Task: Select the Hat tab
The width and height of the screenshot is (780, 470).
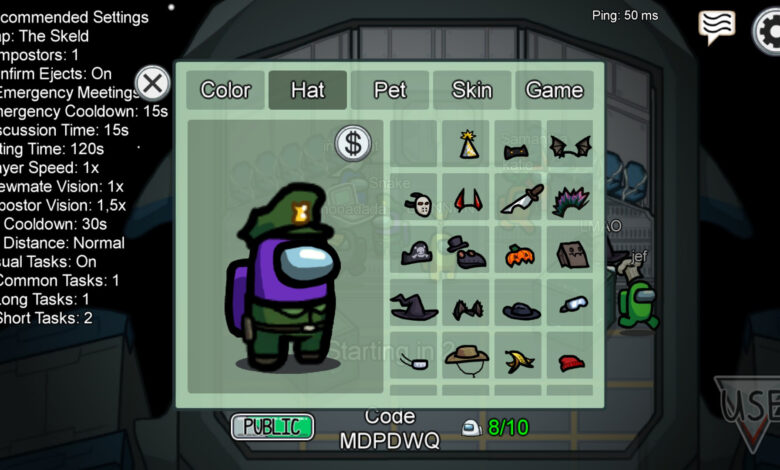Action: coord(307,90)
